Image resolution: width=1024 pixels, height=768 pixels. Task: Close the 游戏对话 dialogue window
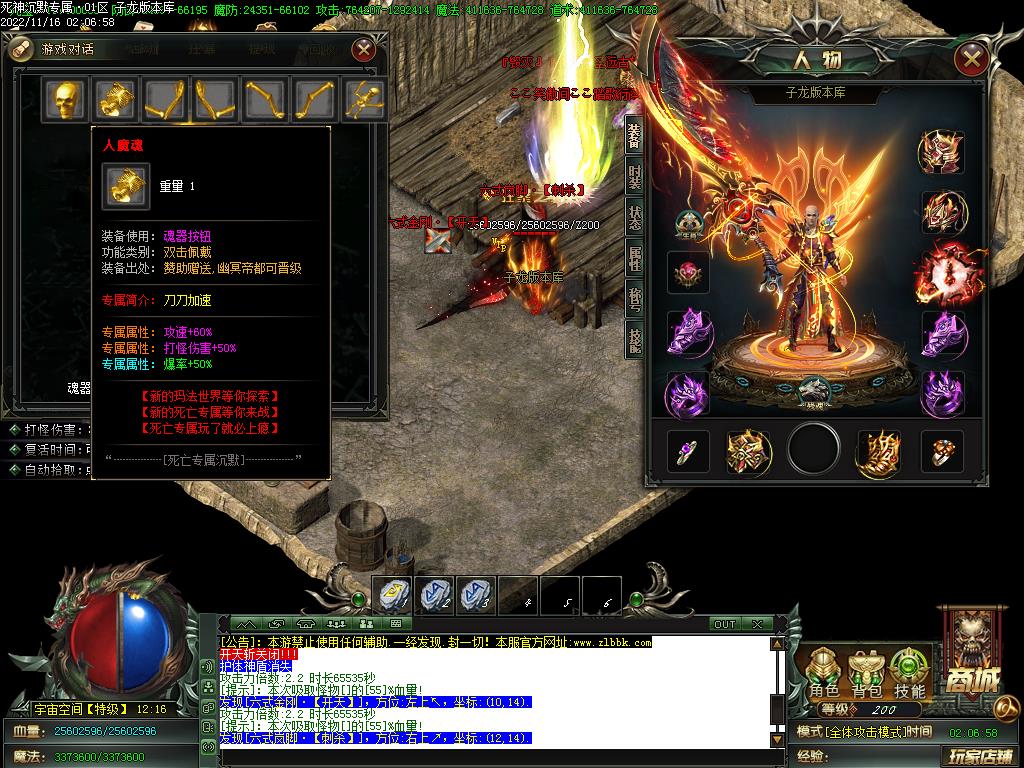pyautogui.click(x=365, y=48)
